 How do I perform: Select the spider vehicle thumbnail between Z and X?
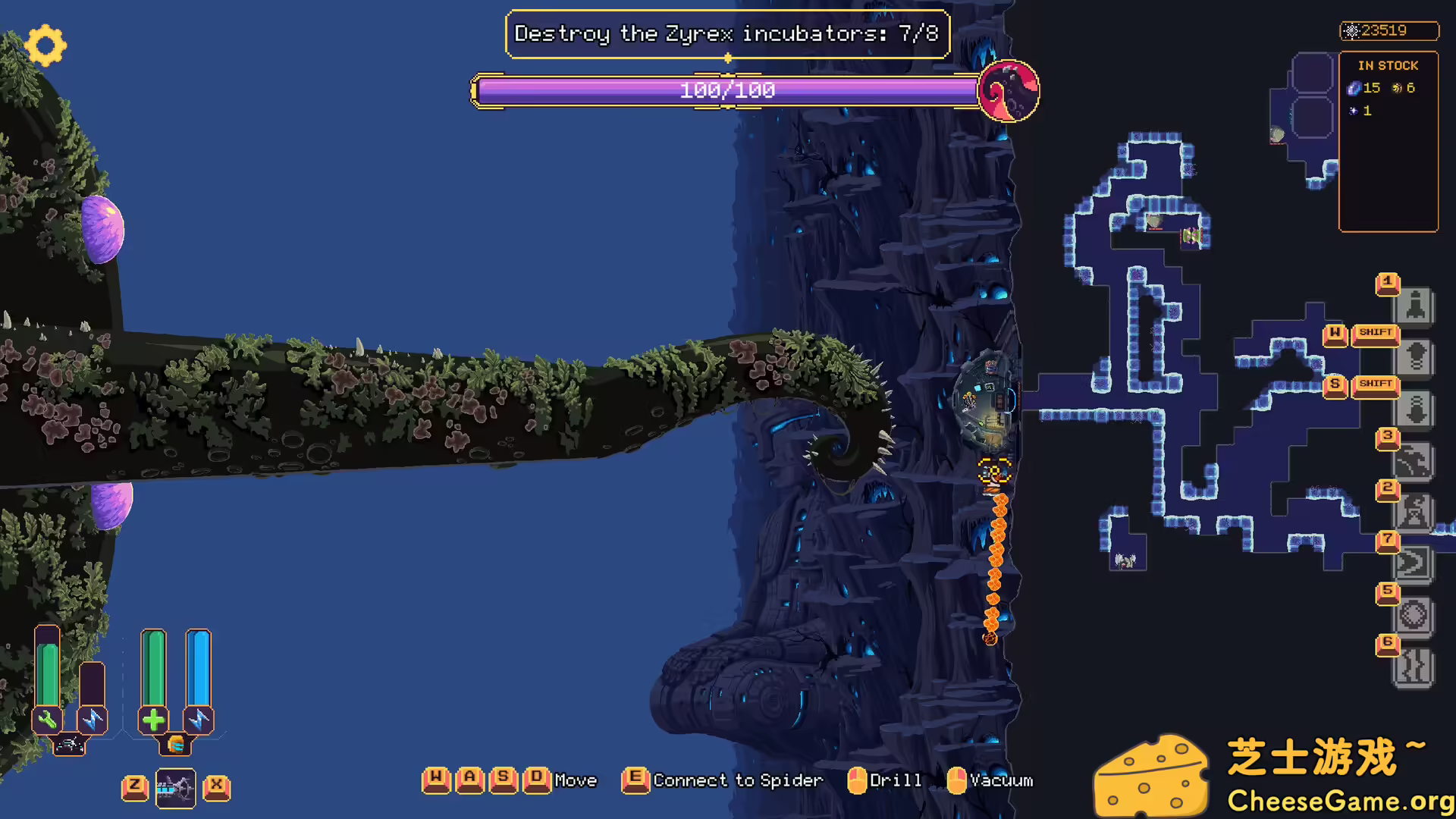click(x=175, y=788)
